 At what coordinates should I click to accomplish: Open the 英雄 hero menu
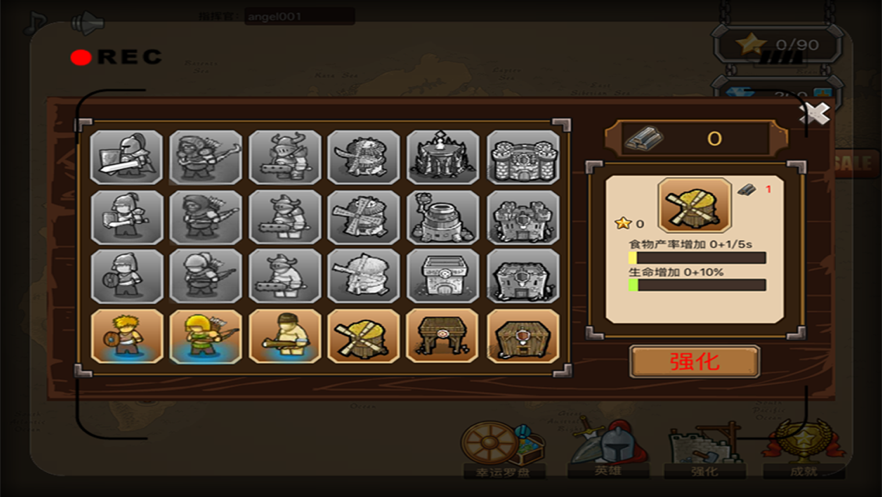click(601, 448)
